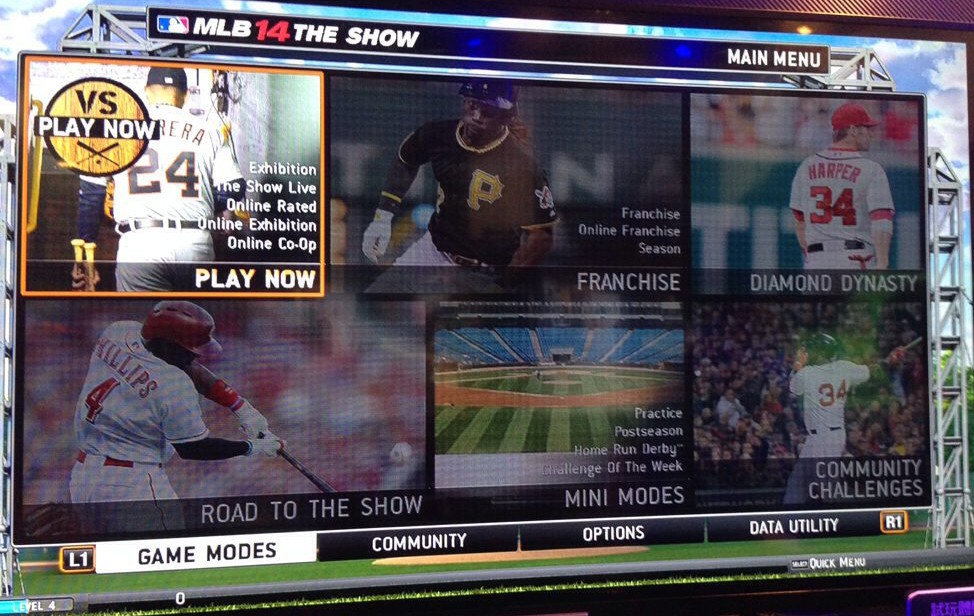Switch to the Community tab
The height and width of the screenshot is (616, 974).
tap(419, 542)
